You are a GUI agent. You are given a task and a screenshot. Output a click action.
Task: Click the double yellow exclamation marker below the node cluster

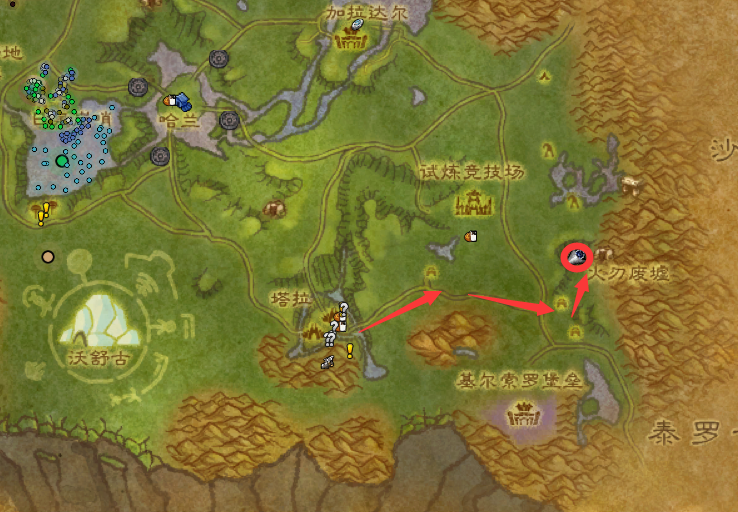(x=43, y=212)
